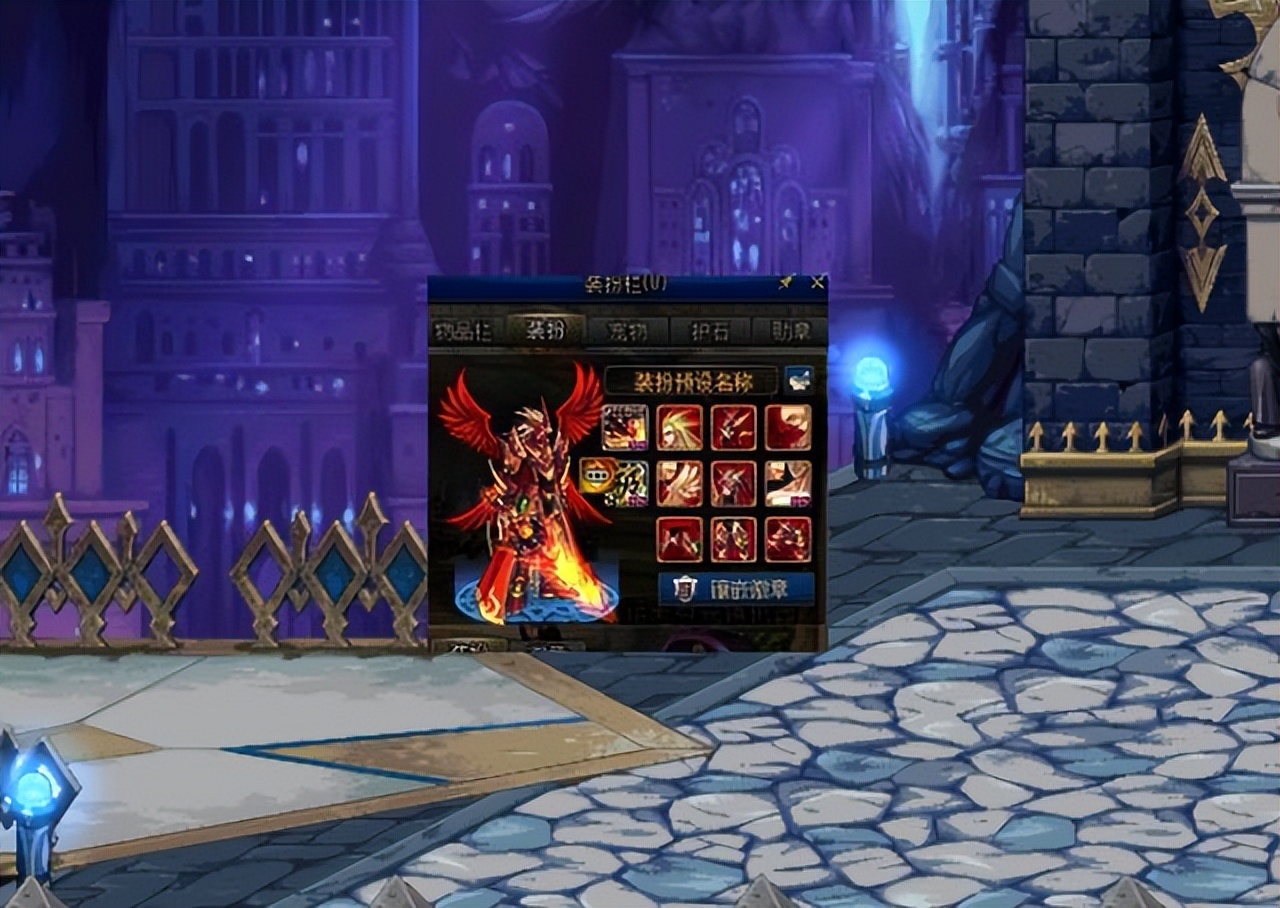
Task: Switch to the 物品栏 tab
Action: point(462,331)
